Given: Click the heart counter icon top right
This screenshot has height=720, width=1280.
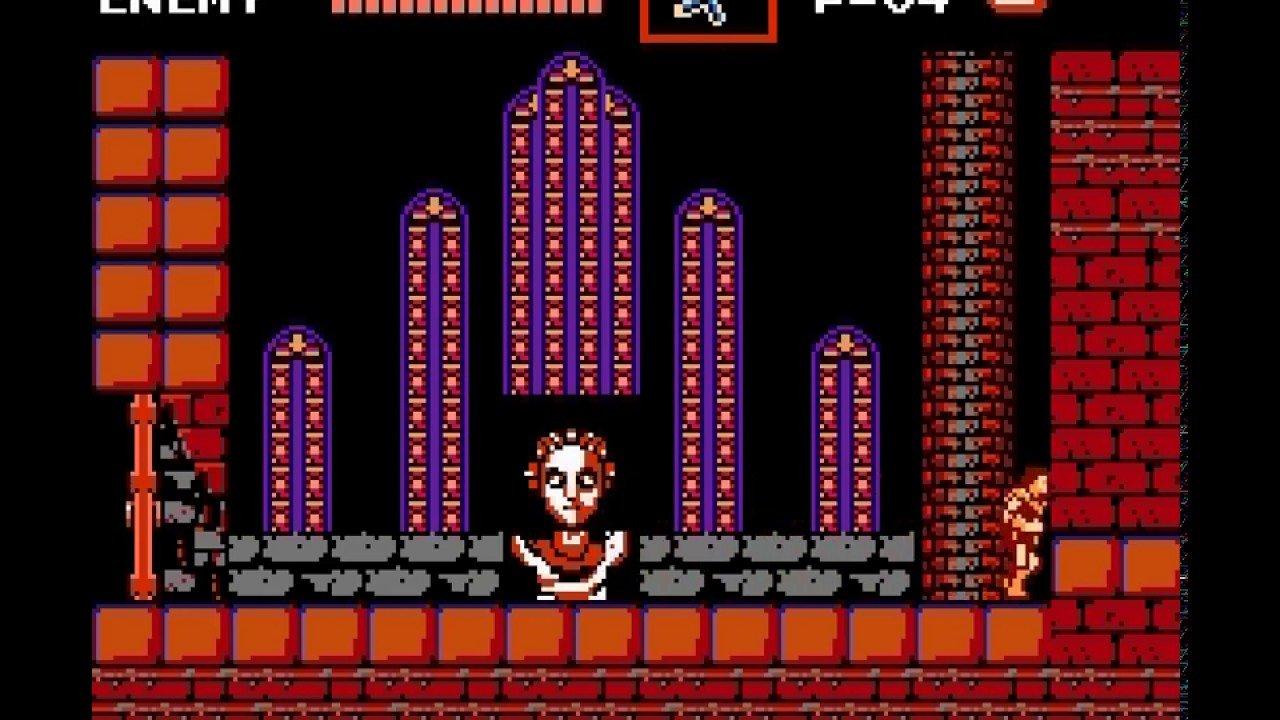Looking at the screenshot, I should pos(1016,8).
